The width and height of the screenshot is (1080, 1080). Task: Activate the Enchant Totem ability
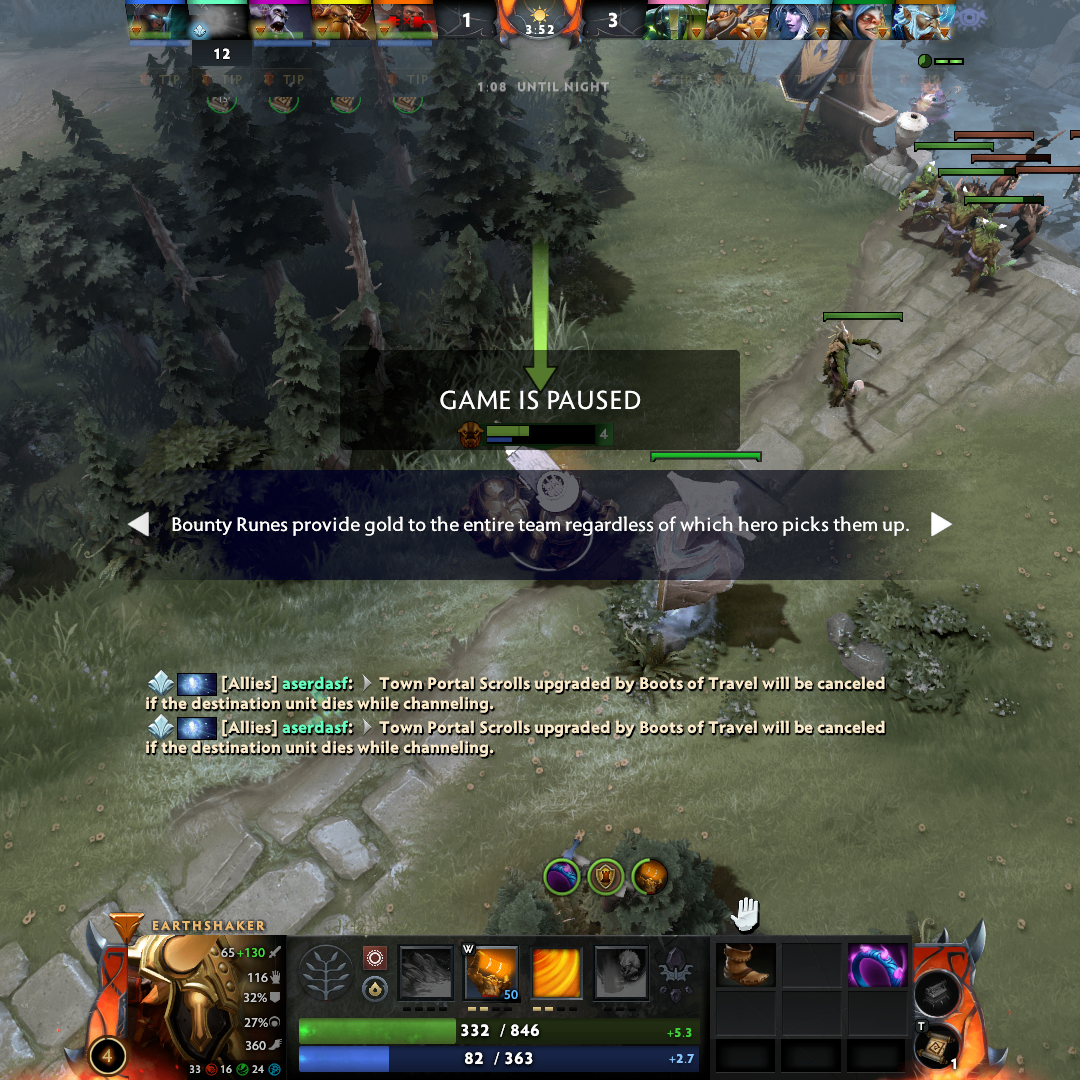(x=491, y=974)
